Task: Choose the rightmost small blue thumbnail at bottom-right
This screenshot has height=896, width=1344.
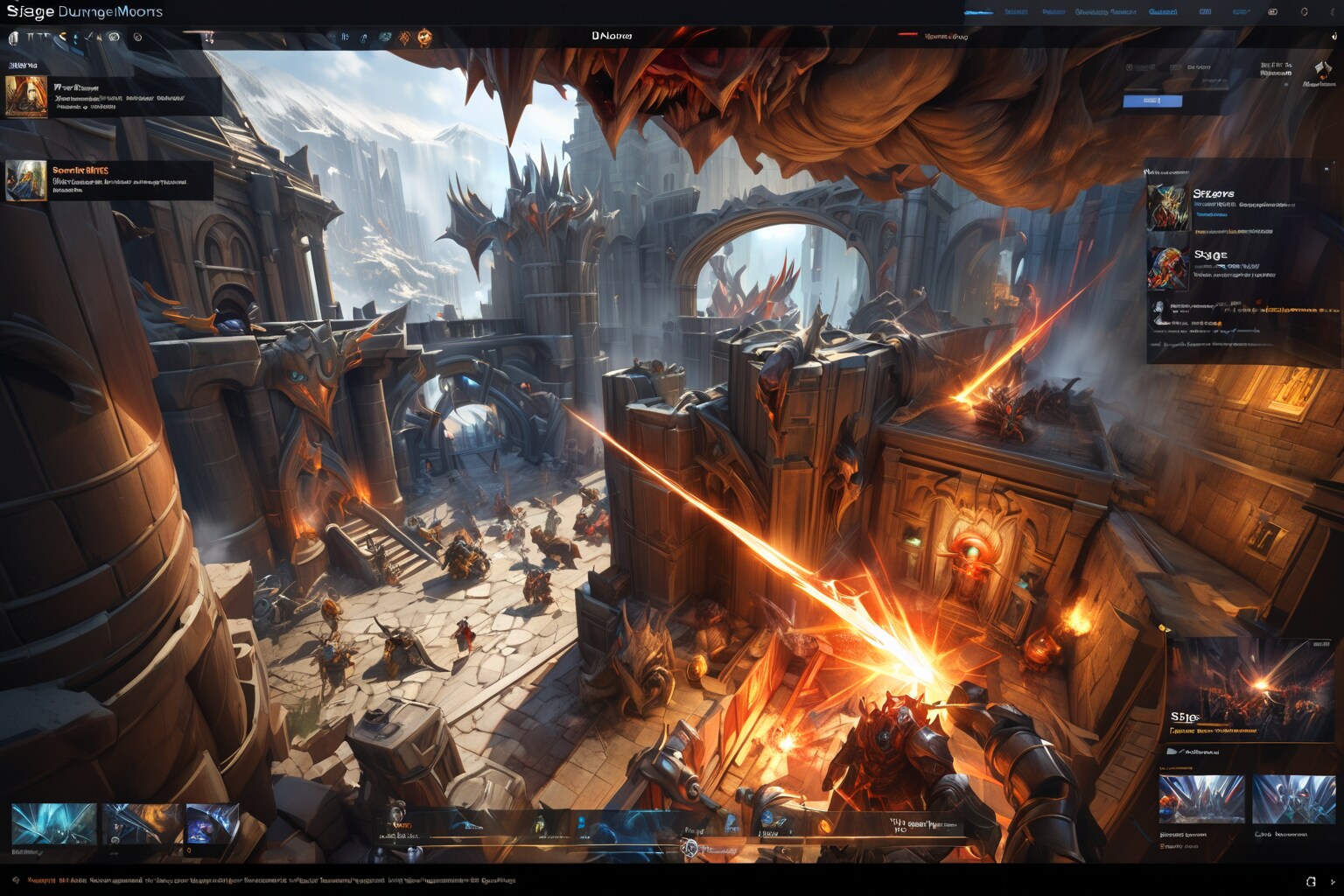Action: pyautogui.click(x=1293, y=799)
